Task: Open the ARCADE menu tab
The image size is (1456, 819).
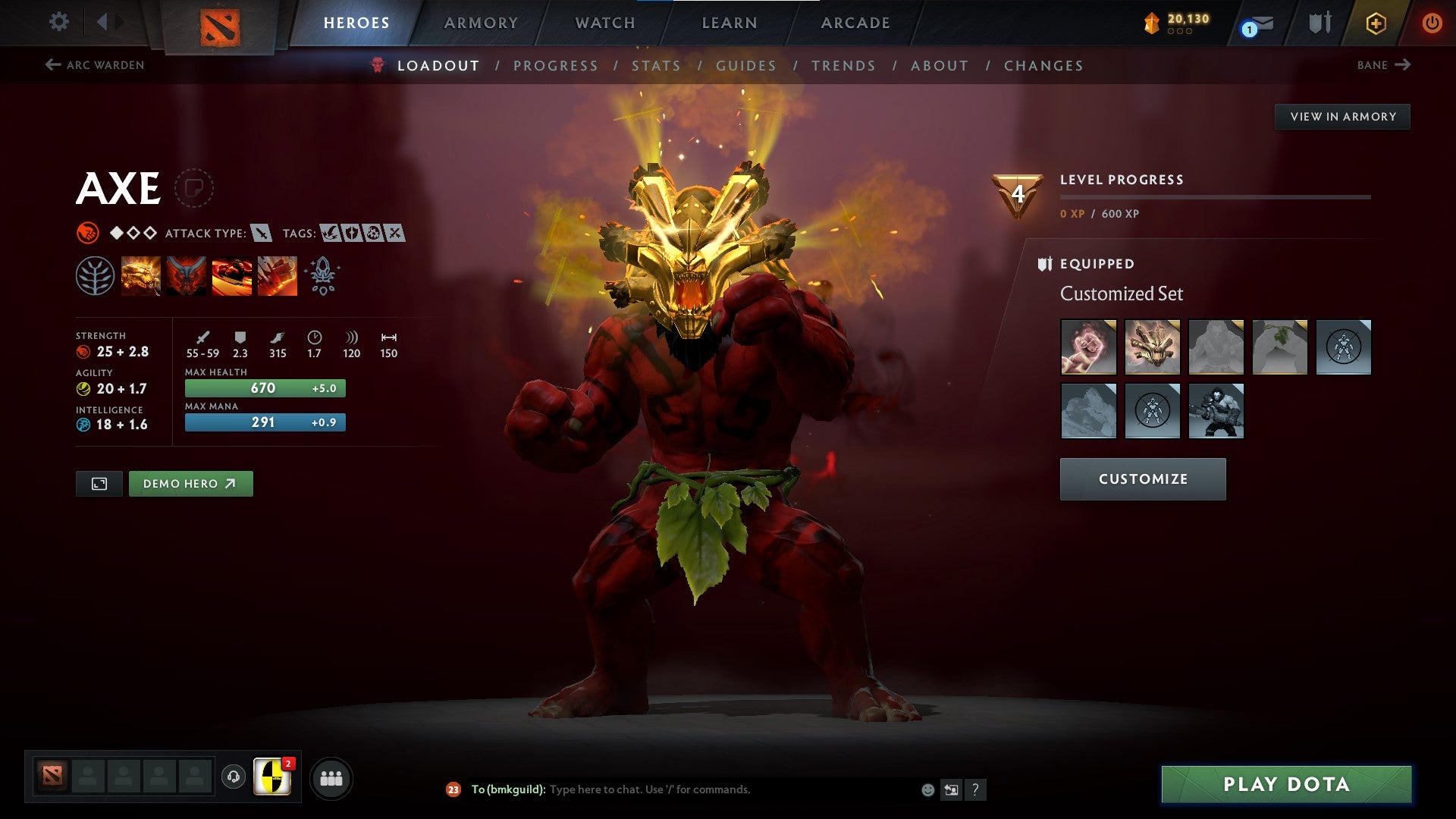Action: (855, 23)
